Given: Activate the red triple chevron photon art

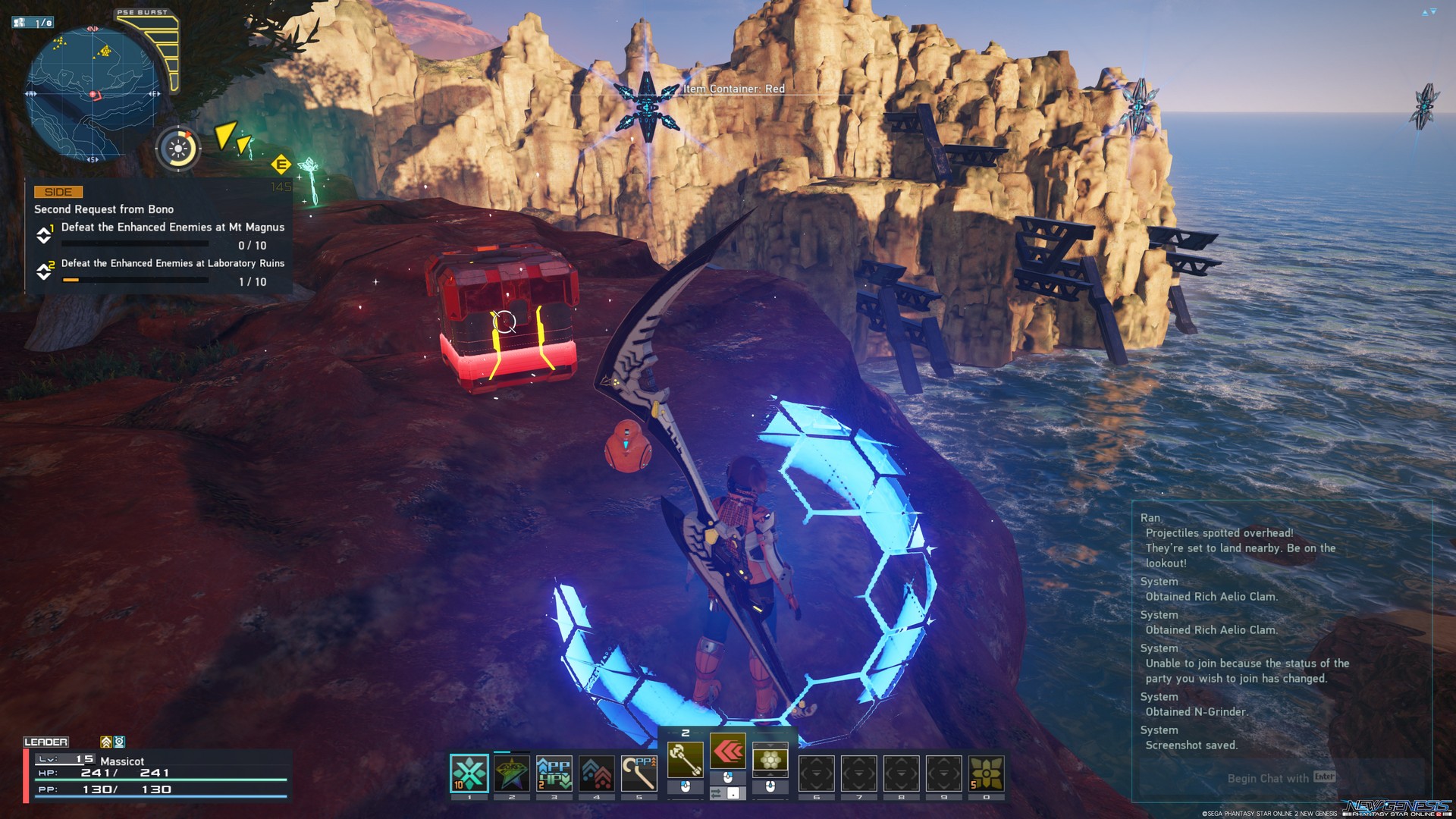Looking at the screenshot, I should [x=728, y=752].
